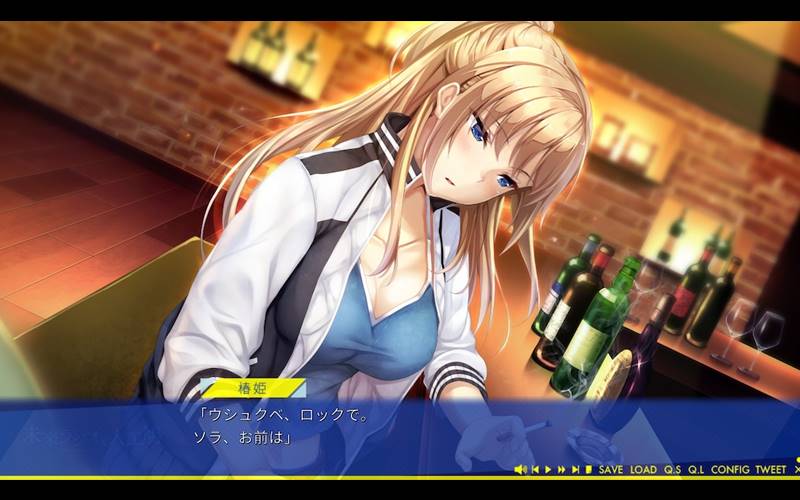Share via the TWEET button

coord(771,469)
